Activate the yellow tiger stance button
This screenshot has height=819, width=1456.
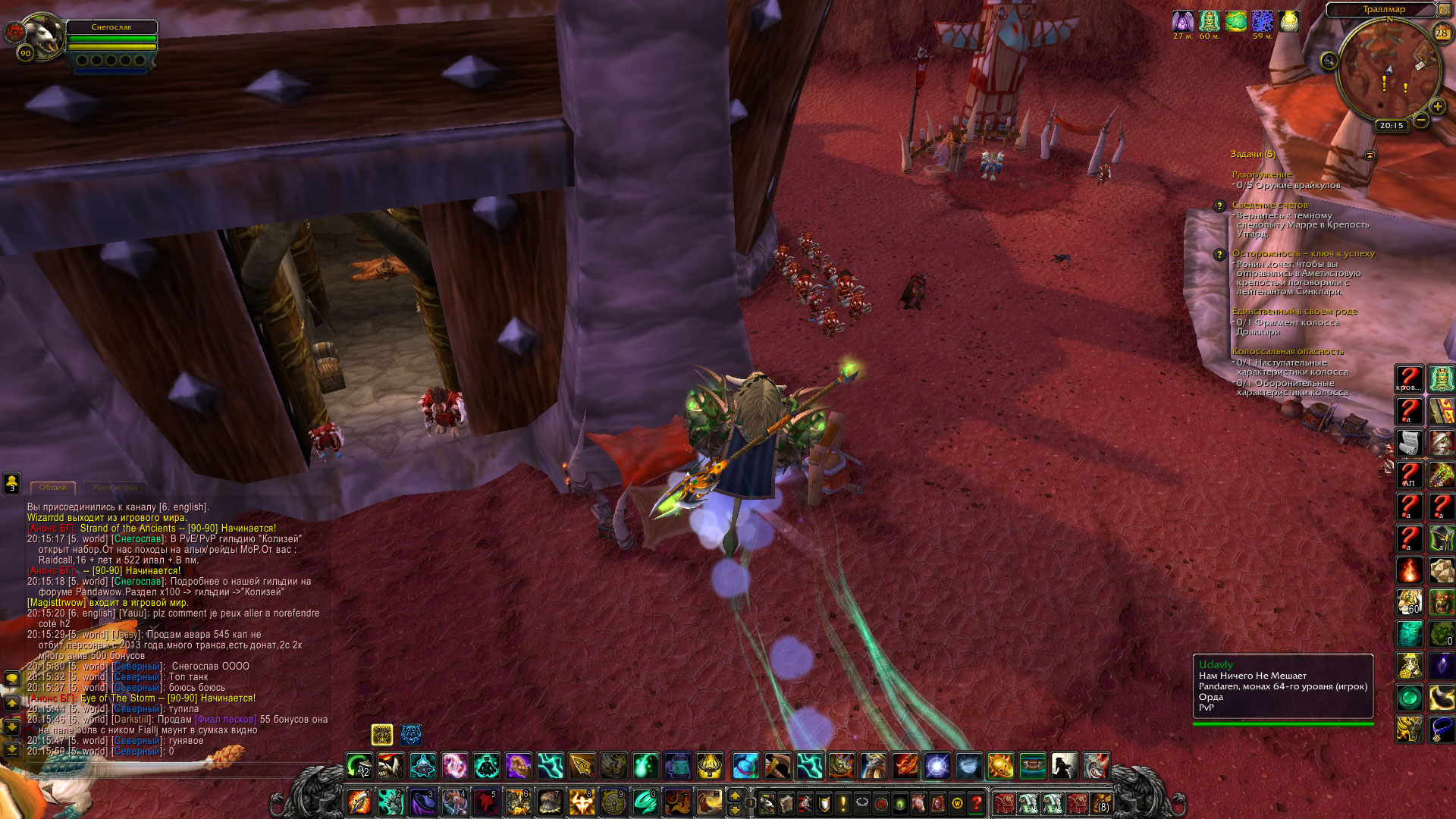382,734
